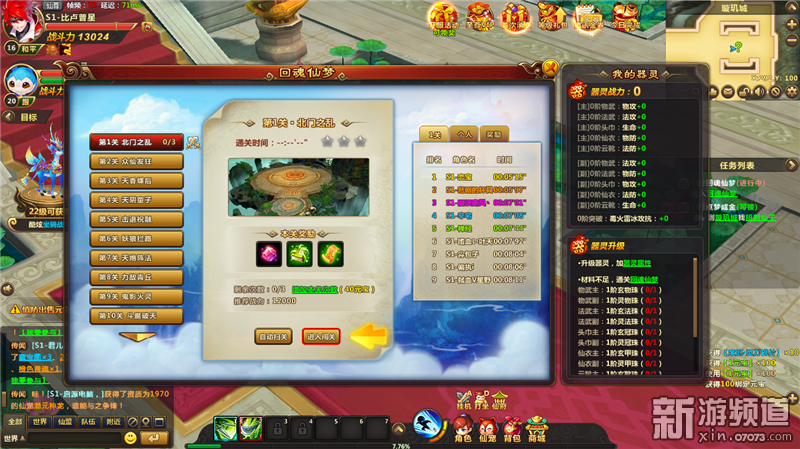Activate the green dragon skill on the hotbar
Screen dimensions: 800x449
coord(224,429)
